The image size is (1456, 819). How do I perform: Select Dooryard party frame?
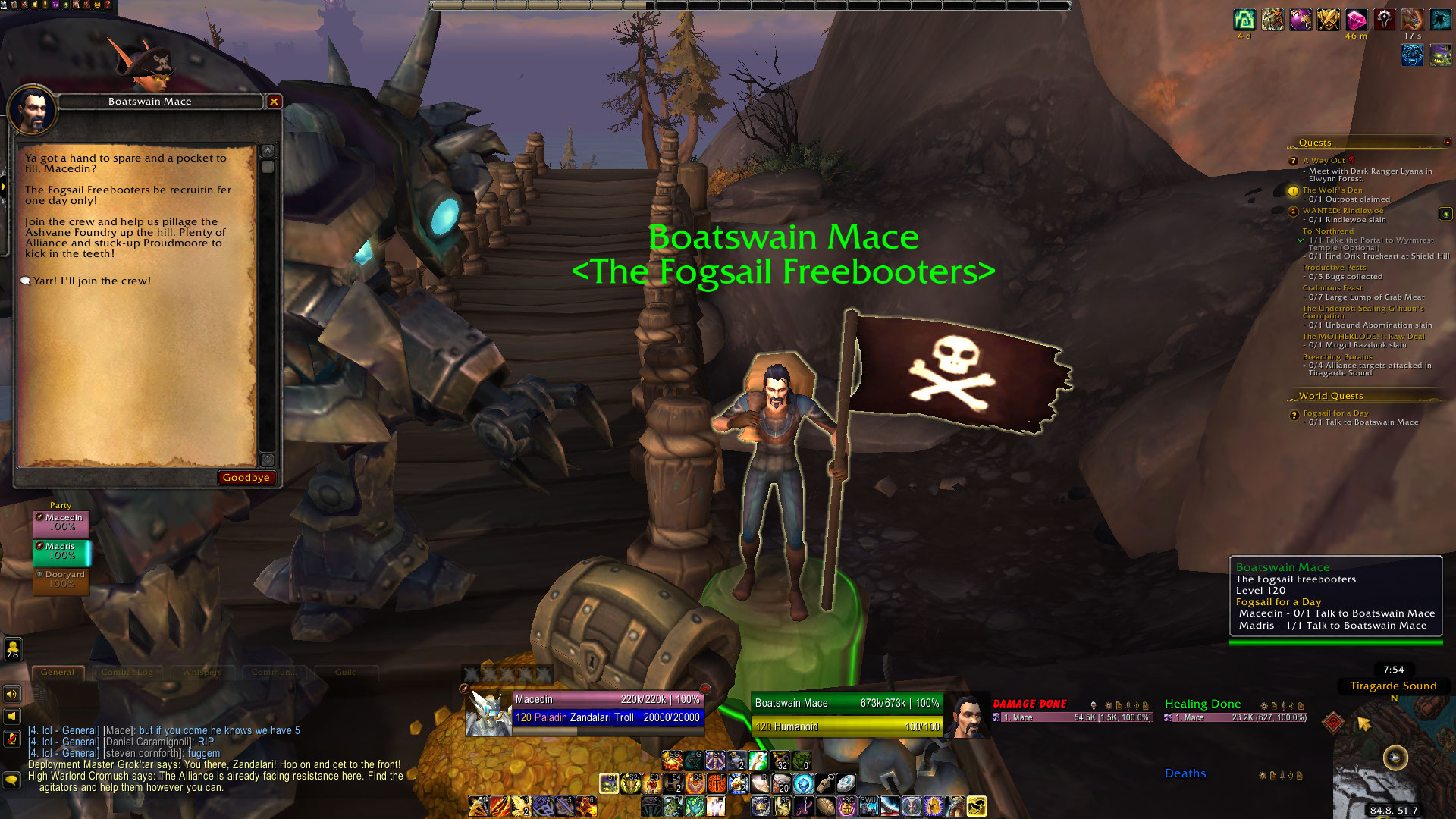pyautogui.click(x=61, y=580)
